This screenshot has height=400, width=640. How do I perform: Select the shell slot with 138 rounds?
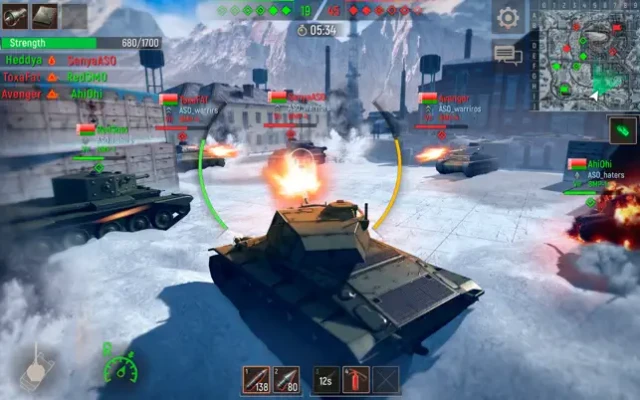point(257,379)
